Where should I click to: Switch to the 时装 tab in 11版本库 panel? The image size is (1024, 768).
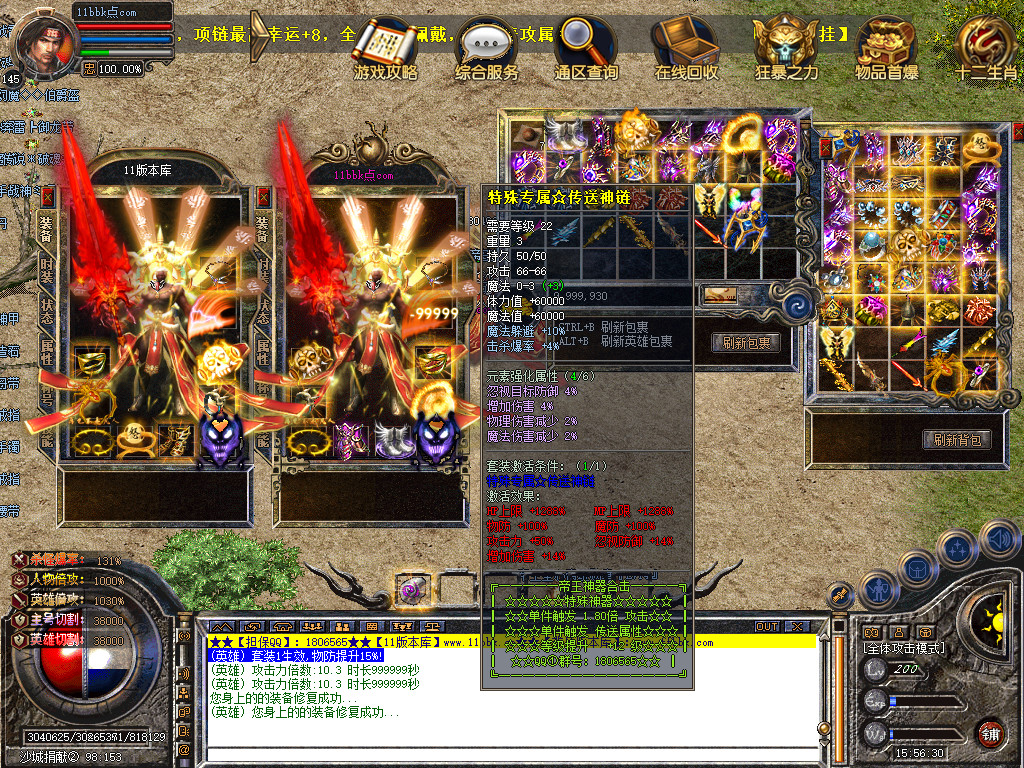tap(46, 268)
